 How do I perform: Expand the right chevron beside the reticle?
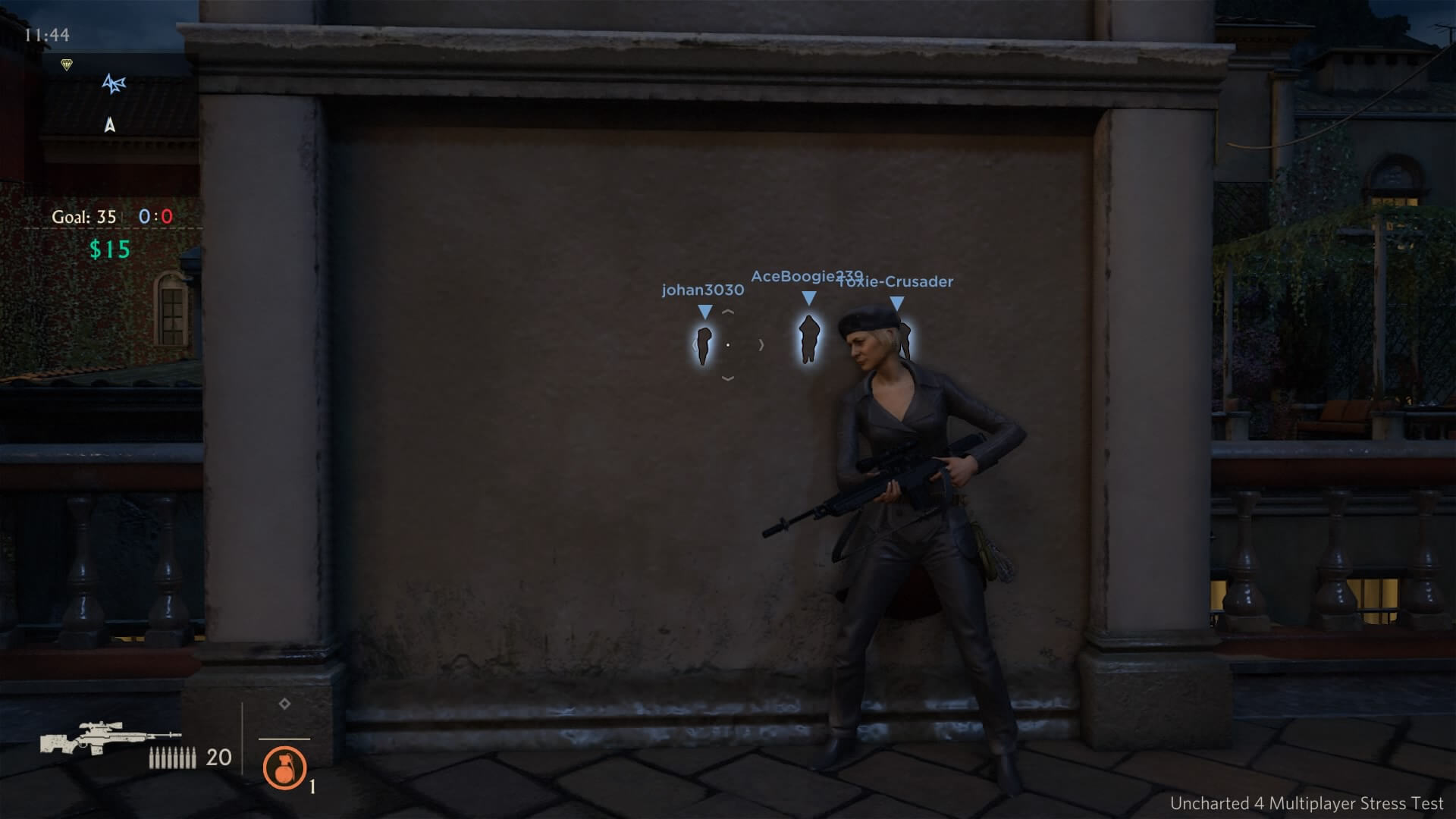[x=761, y=344]
